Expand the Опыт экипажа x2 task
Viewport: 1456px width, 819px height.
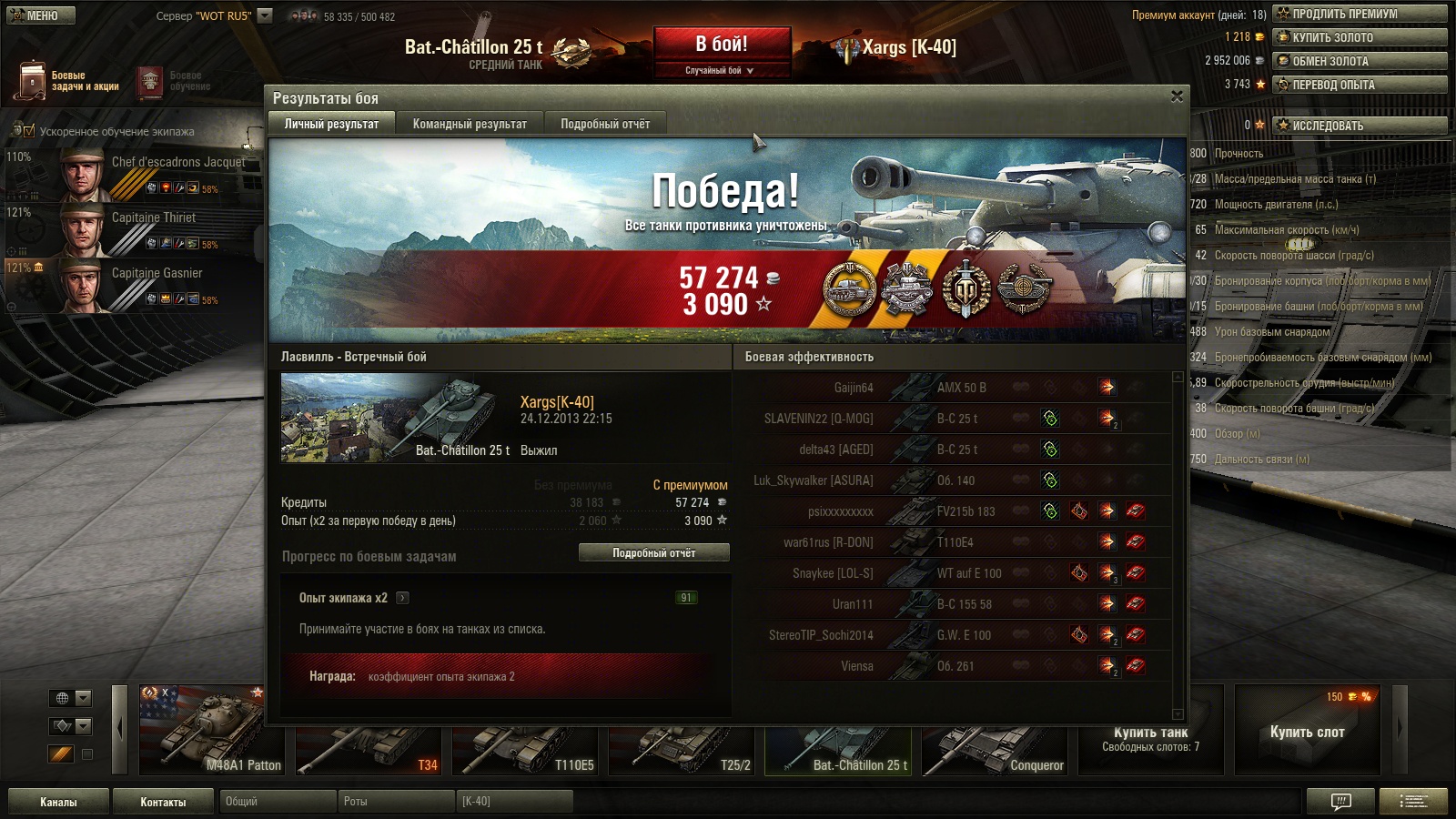tap(402, 598)
